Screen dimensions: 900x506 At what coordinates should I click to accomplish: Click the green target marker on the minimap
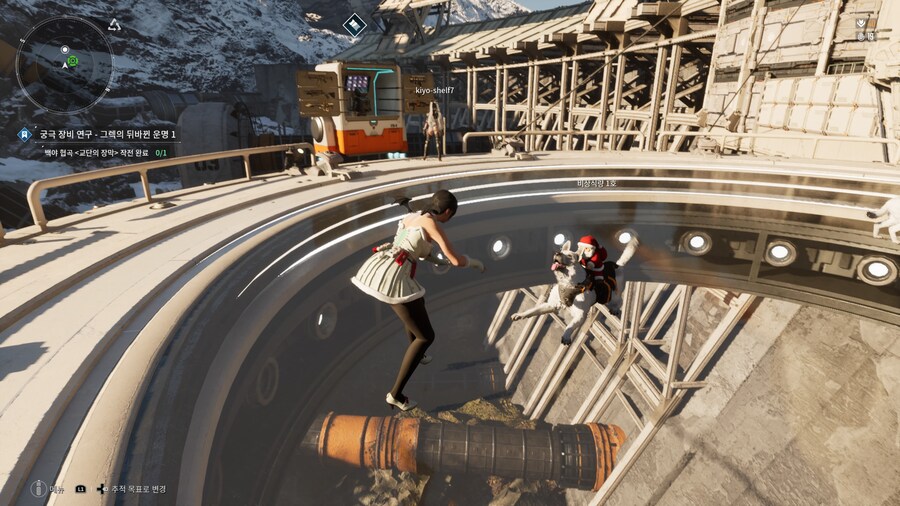72,61
